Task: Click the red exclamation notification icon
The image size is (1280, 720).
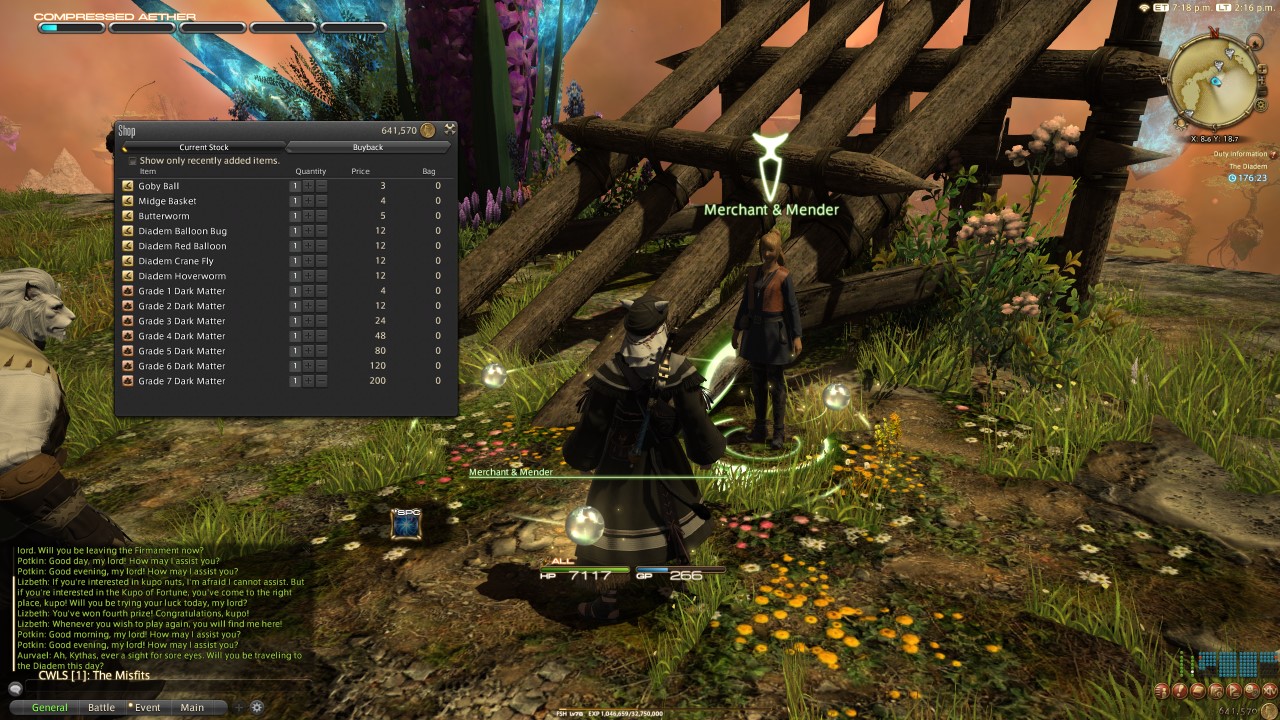Action: 1180,691
